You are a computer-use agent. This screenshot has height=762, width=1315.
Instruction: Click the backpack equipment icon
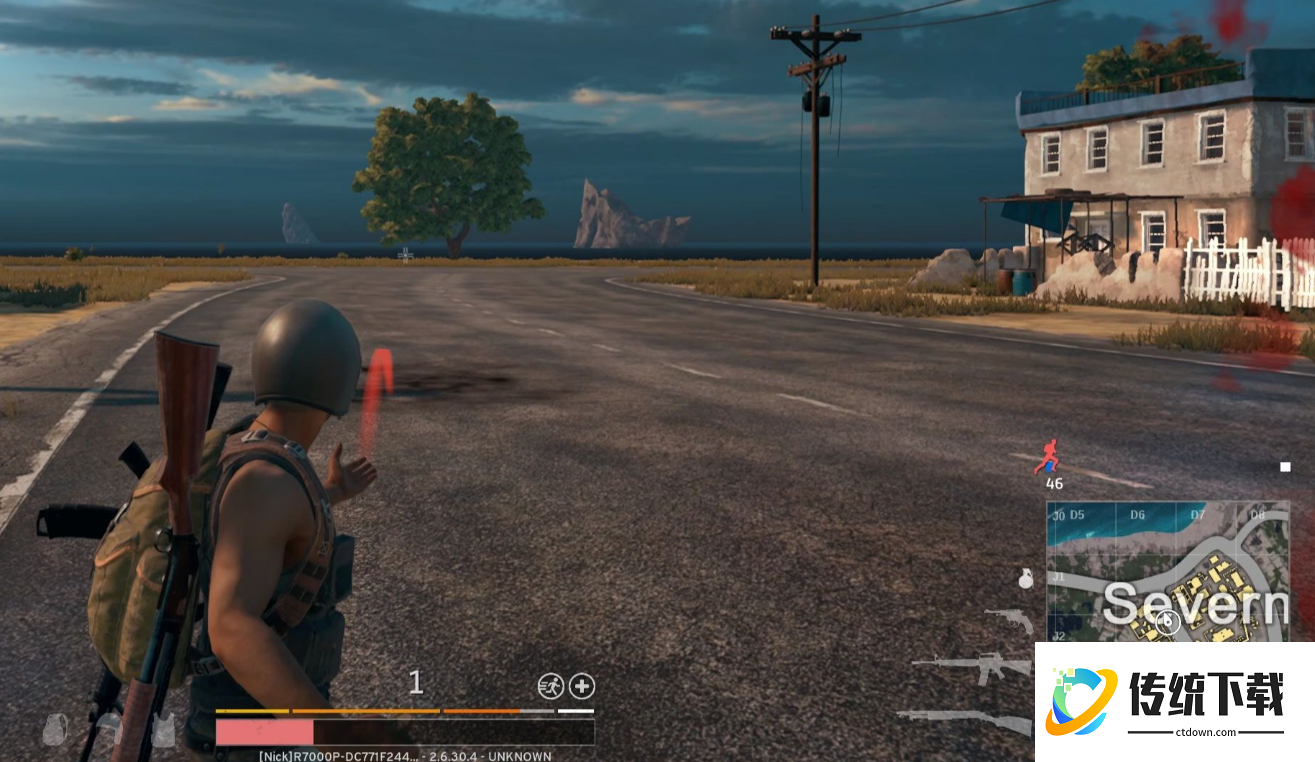[x=55, y=730]
